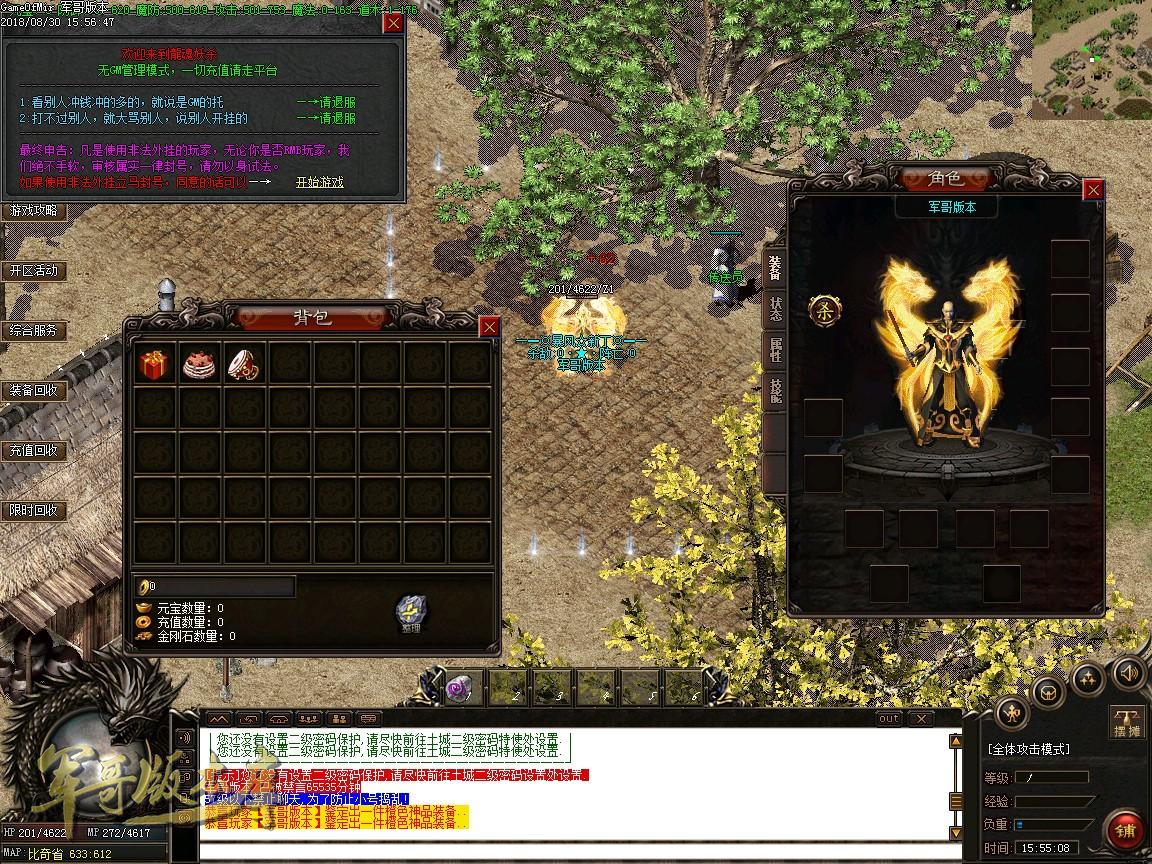The width and height of the screenshot is (1152, 864).
Task: Close the welcome notice window
Action: click(394, 23)
